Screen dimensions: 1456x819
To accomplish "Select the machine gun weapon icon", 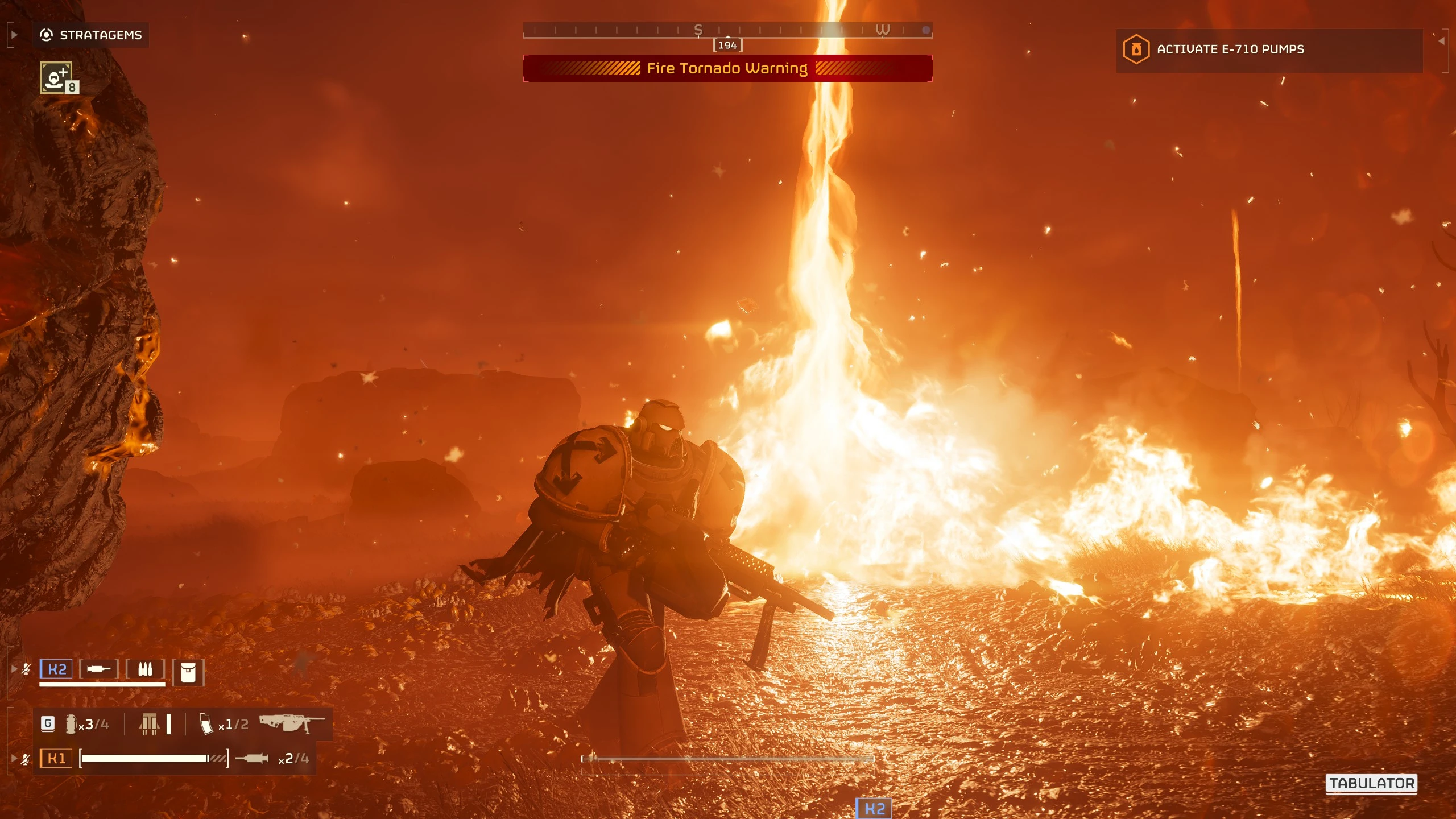I will [x=292, y=723].
